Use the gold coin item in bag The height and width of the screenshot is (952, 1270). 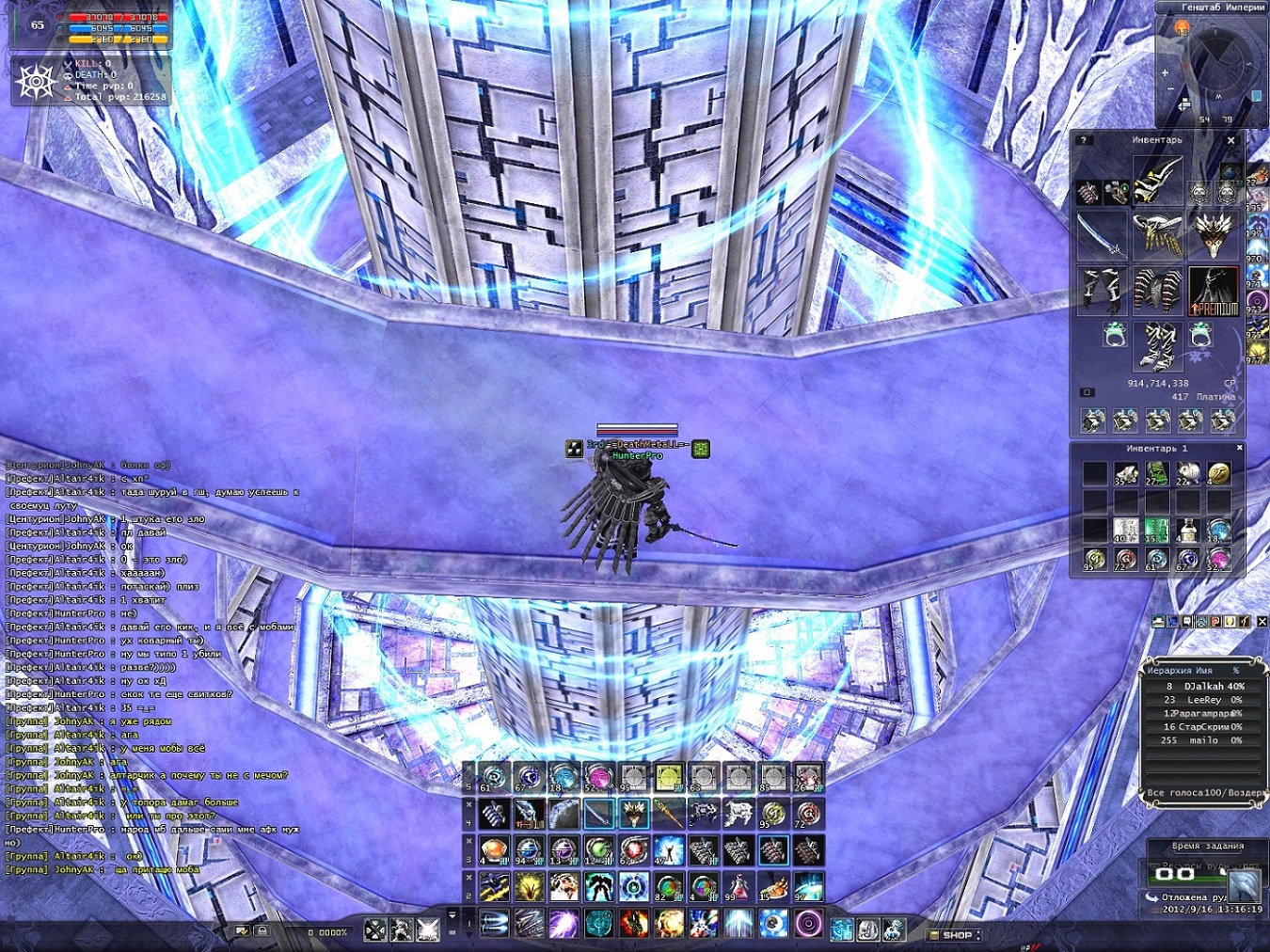point(1218,474)
